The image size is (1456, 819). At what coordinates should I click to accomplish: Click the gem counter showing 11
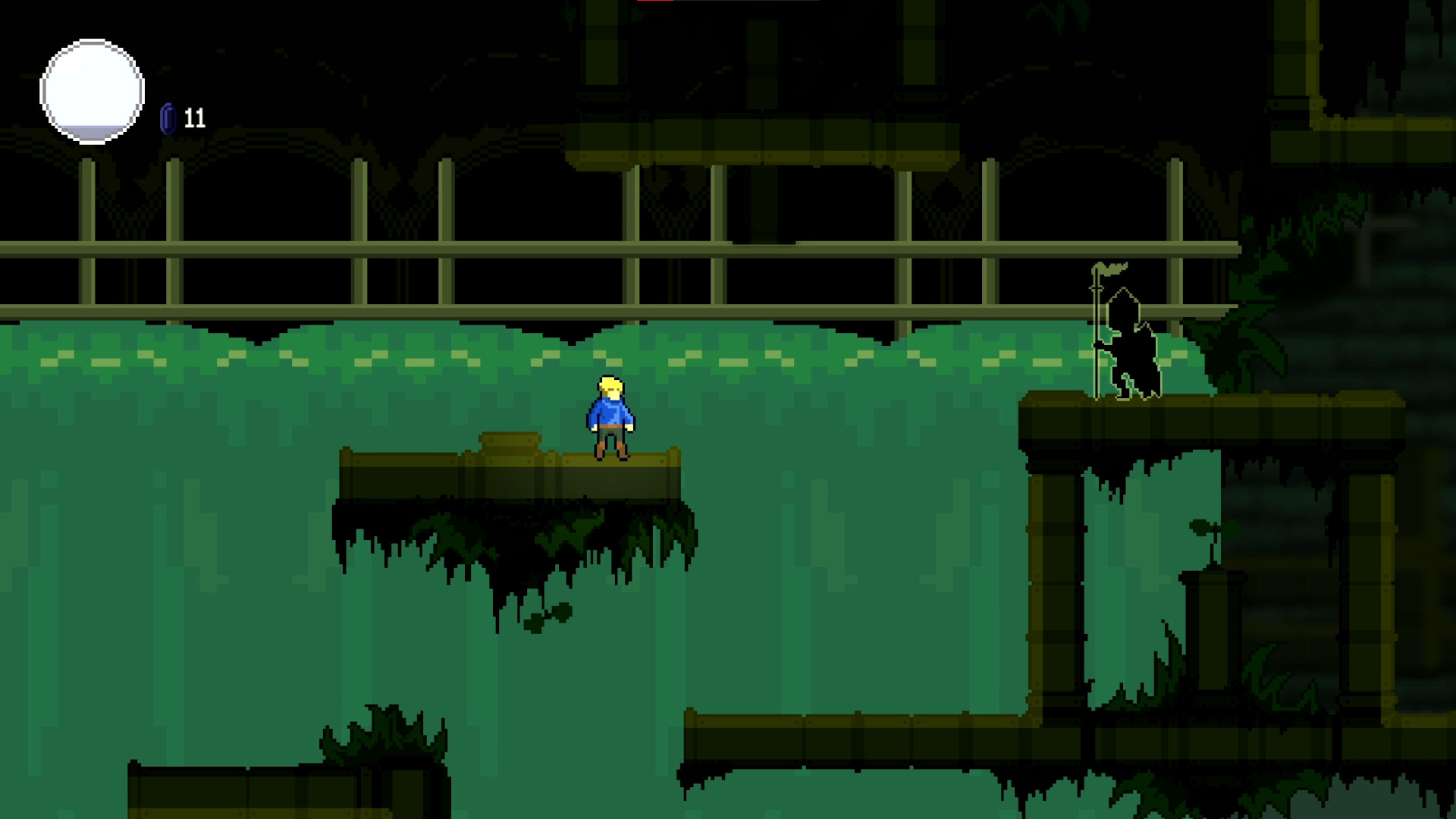193,118
